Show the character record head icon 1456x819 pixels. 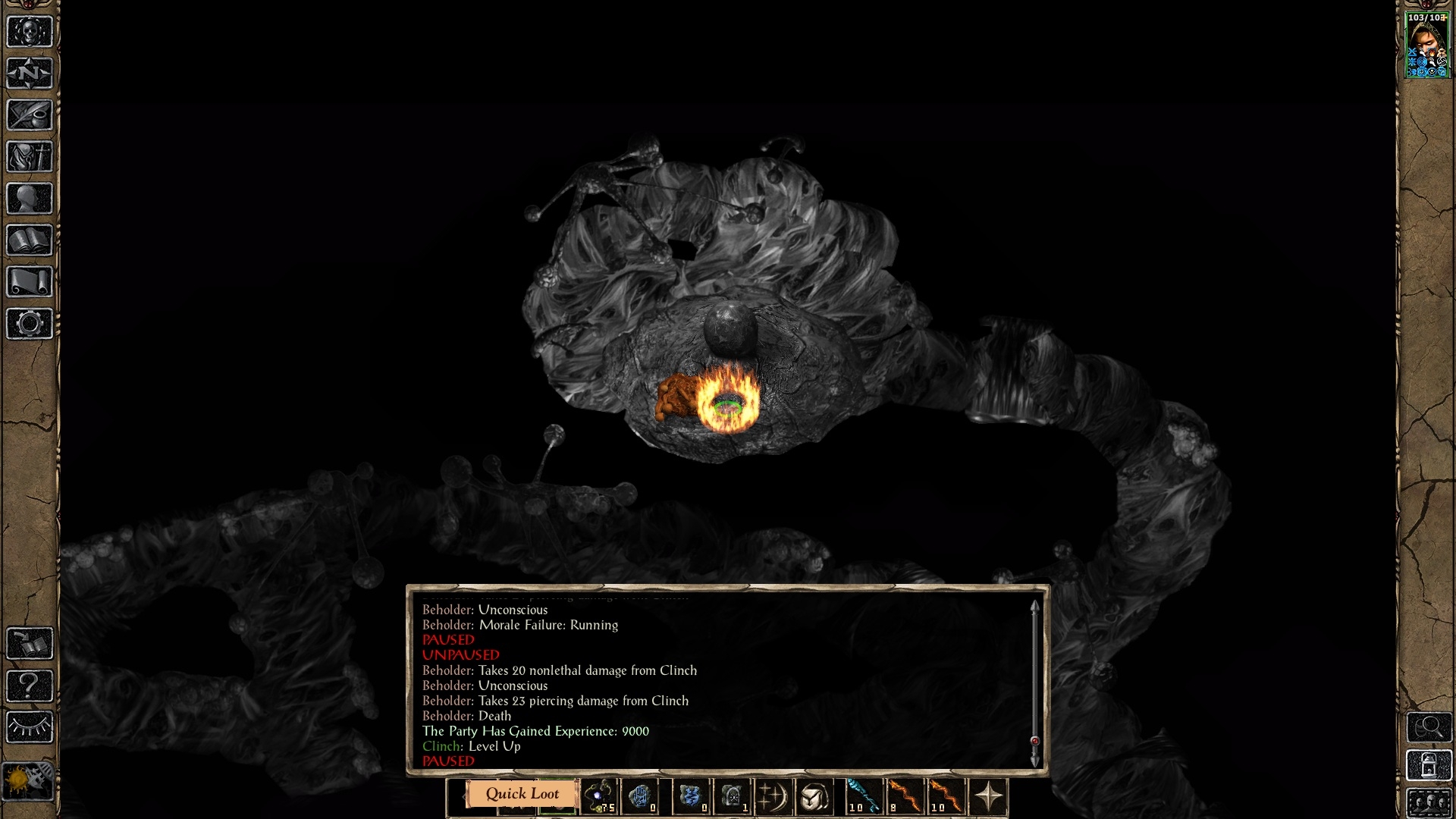click(30, 199)
